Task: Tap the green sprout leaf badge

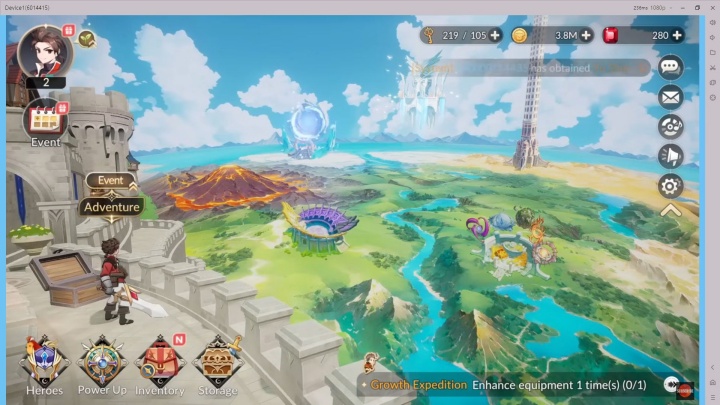Action: (87, 40)
